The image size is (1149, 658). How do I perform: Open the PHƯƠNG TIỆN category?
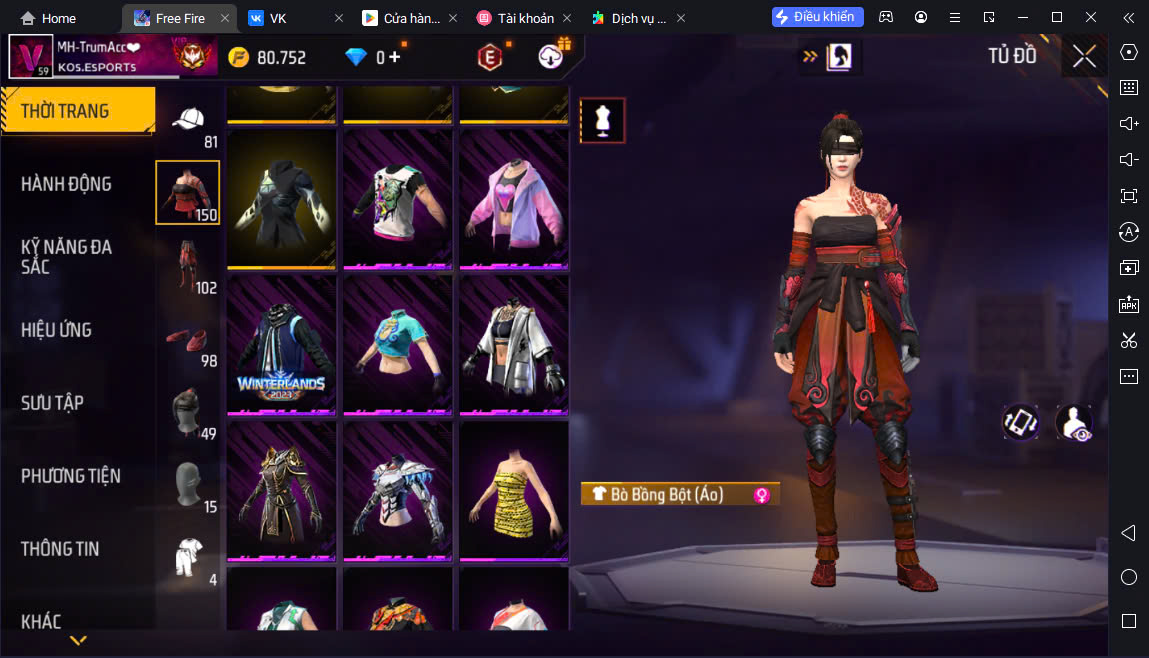pos(70,476)
